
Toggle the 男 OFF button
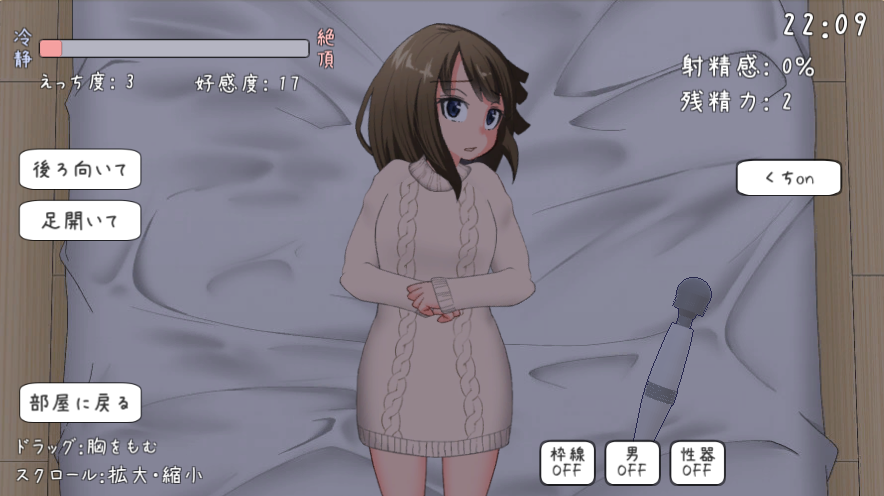click(x=632, y=462)
